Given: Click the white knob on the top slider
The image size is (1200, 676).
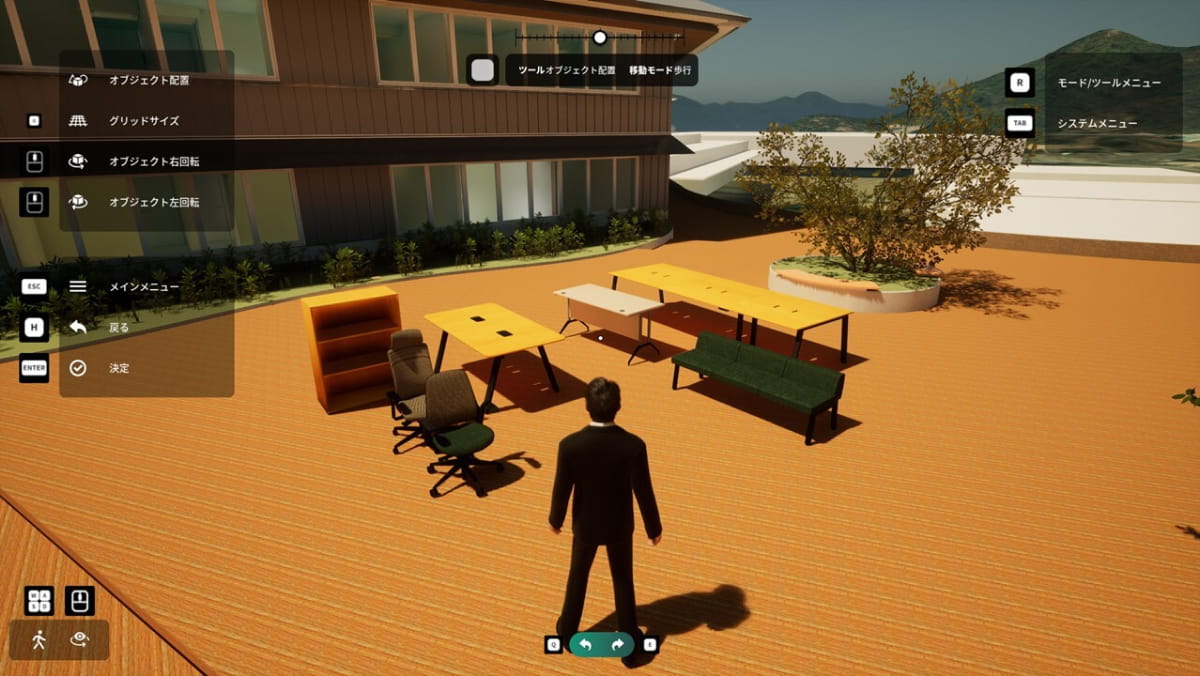Looking at the screenshot, I should (x=600, y=38).
